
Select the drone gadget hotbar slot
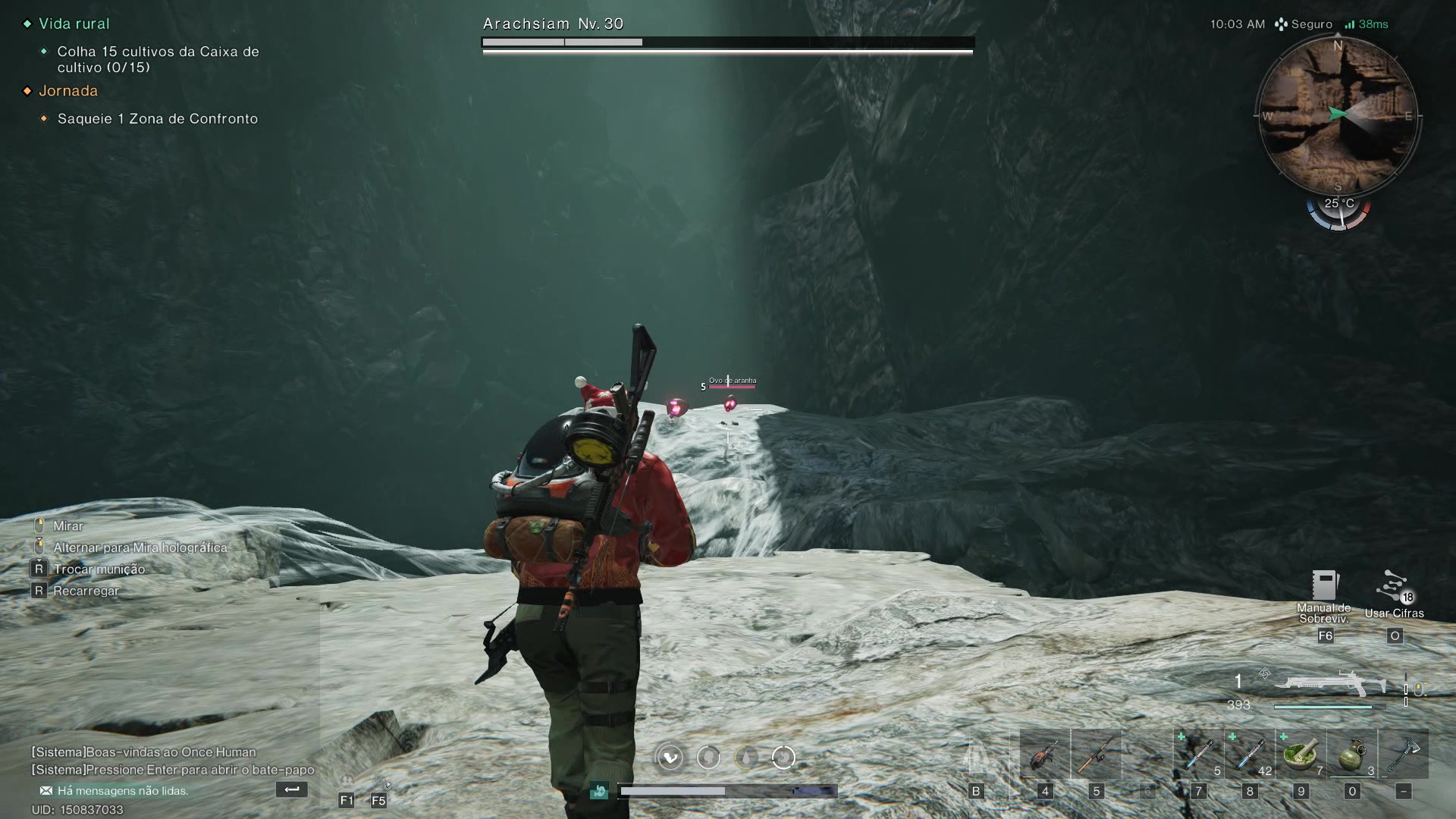click(1044, 755)
